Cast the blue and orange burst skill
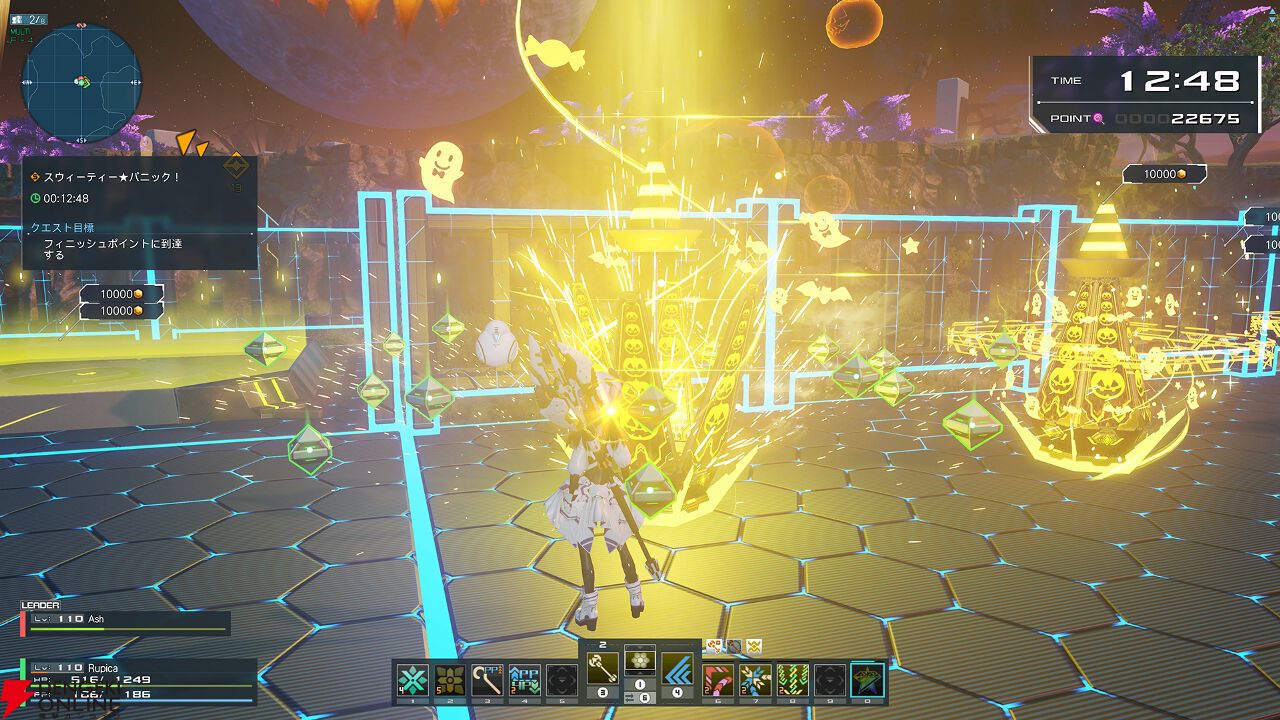The height and width of the screenshot is (720, 1280). [755, 680]
